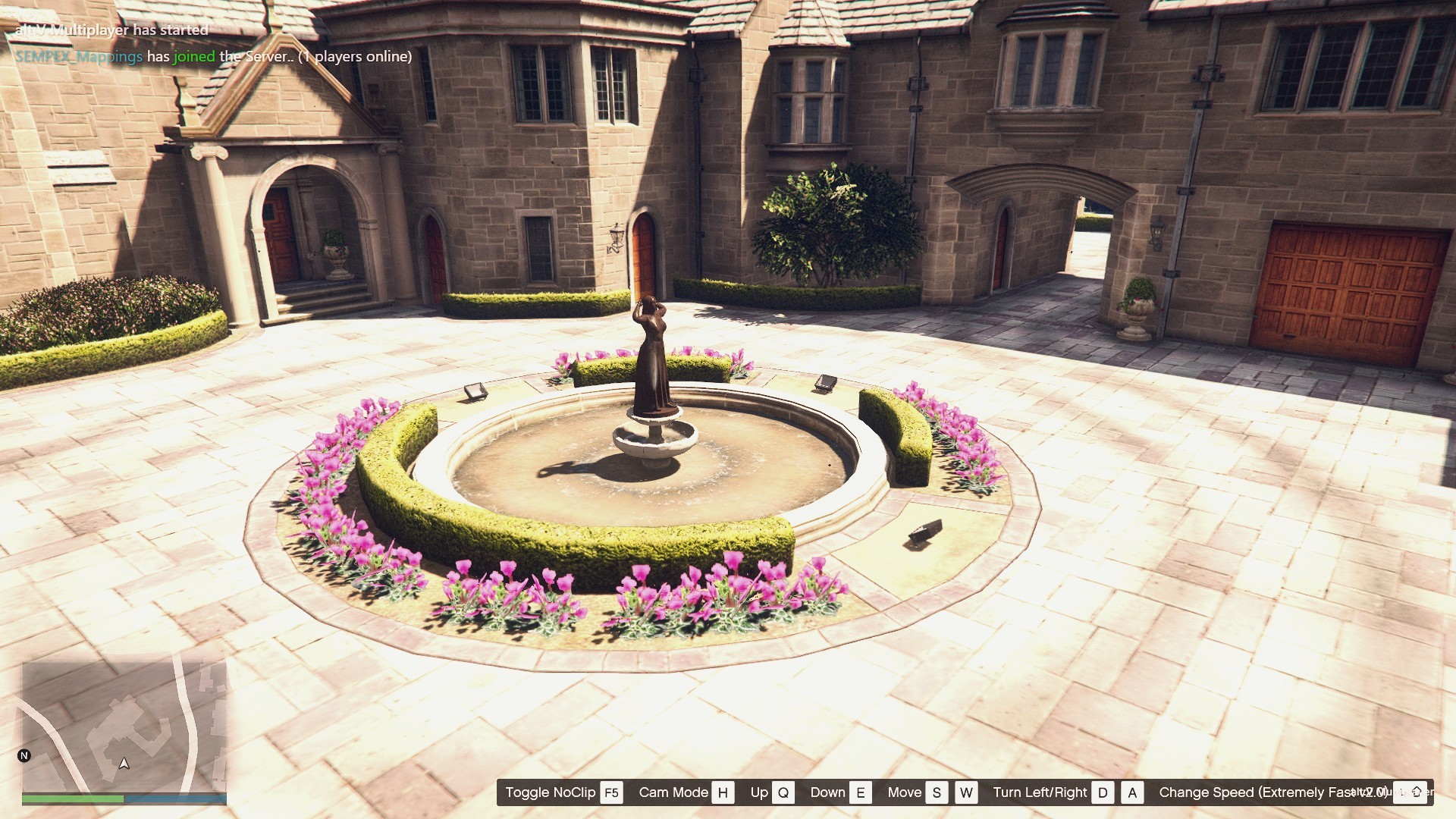Click the player arrow on the minimap
Viewport: 1456px width, 819px height.
click(x=124, y=764)
